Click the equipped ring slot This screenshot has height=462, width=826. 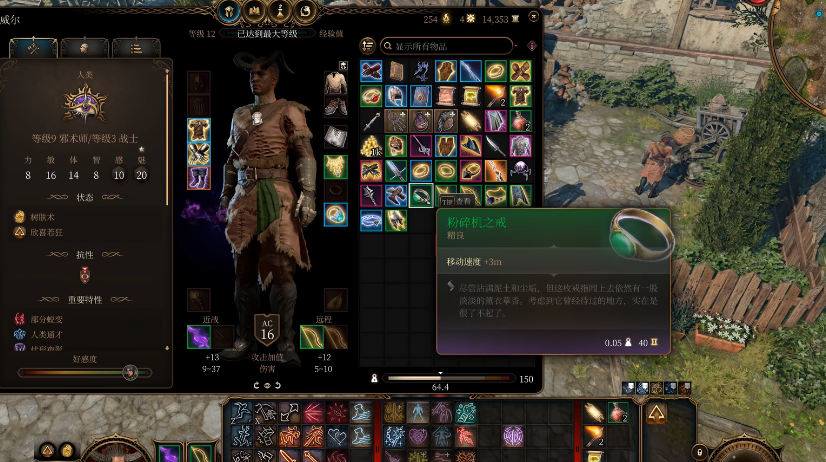click(336, 214)
